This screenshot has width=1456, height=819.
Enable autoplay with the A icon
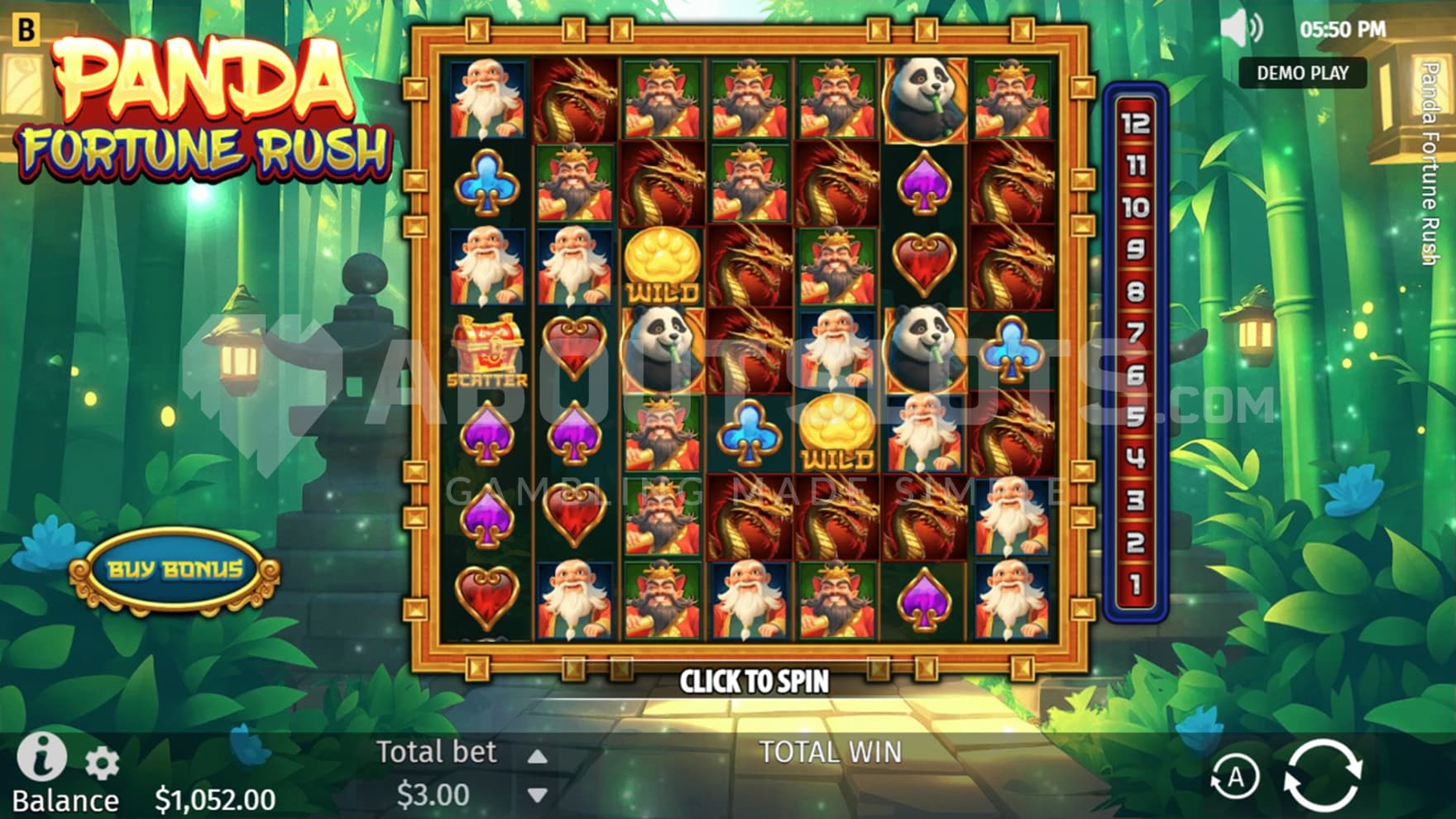pyautogui.click(x=1234, y=777)
